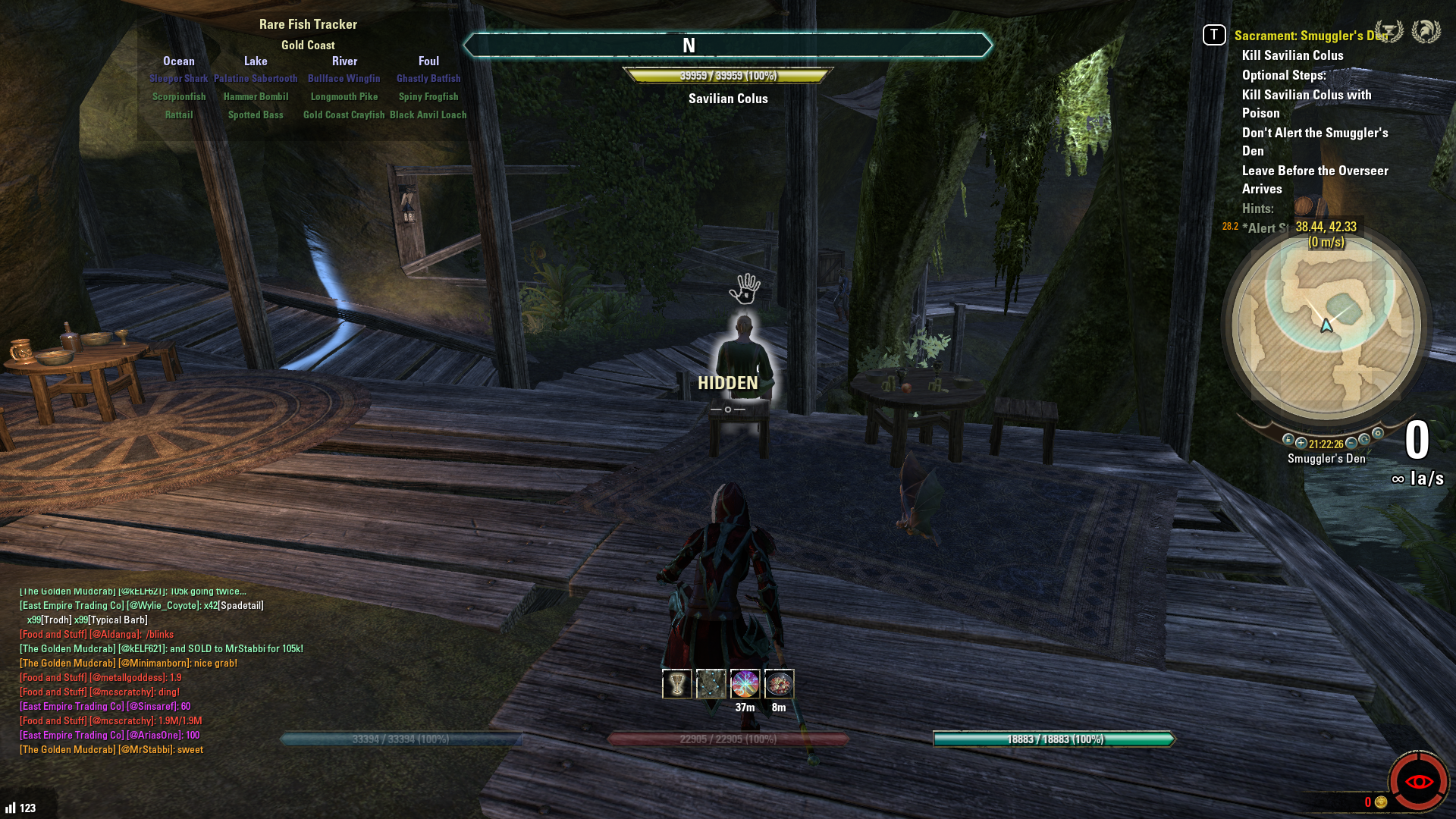Viewport: 1456px width, 819px height.
Task: Zoom in the minimap with the plus button
Action: point(1301,444)
